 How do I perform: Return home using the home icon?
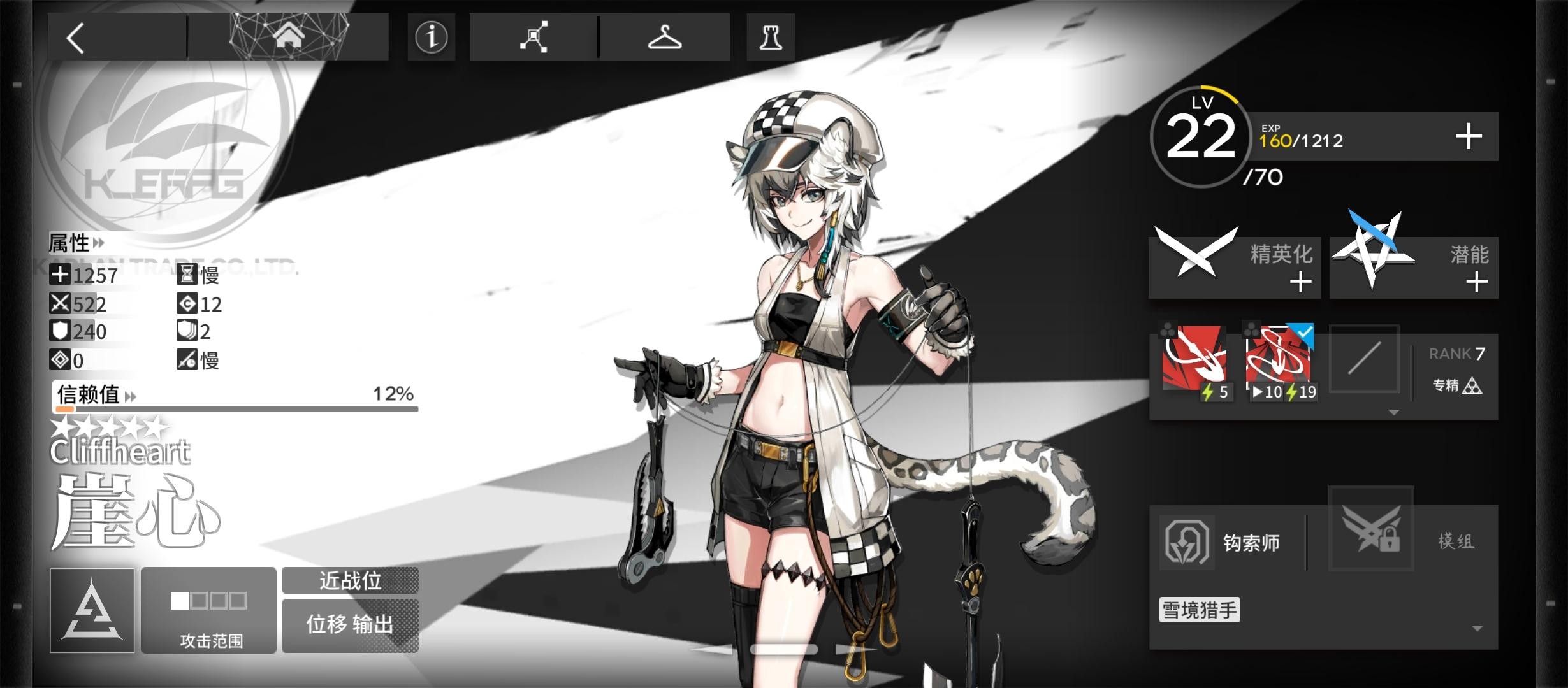[x=290, y=36]
